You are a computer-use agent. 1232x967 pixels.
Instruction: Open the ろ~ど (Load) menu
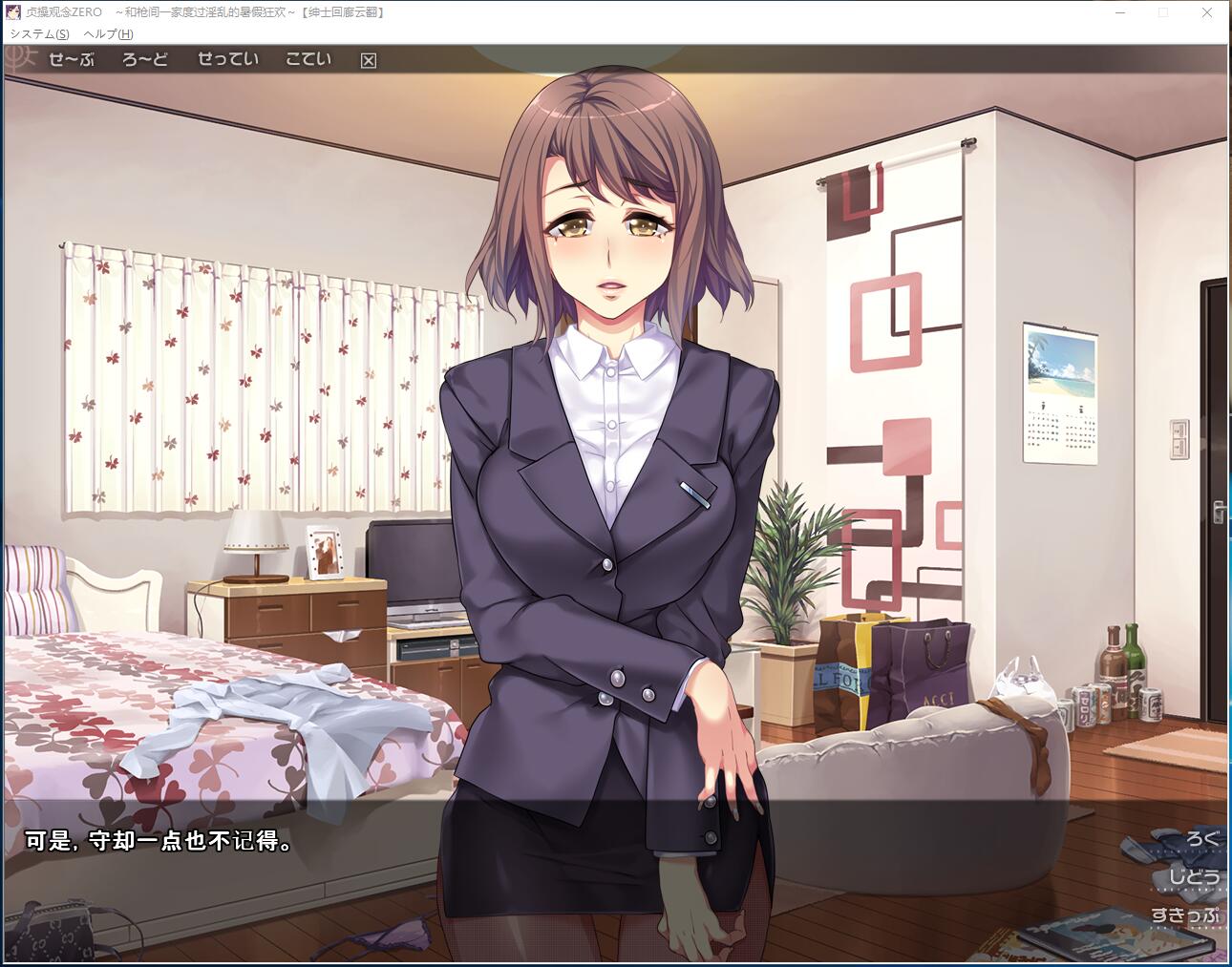[145, 59]
